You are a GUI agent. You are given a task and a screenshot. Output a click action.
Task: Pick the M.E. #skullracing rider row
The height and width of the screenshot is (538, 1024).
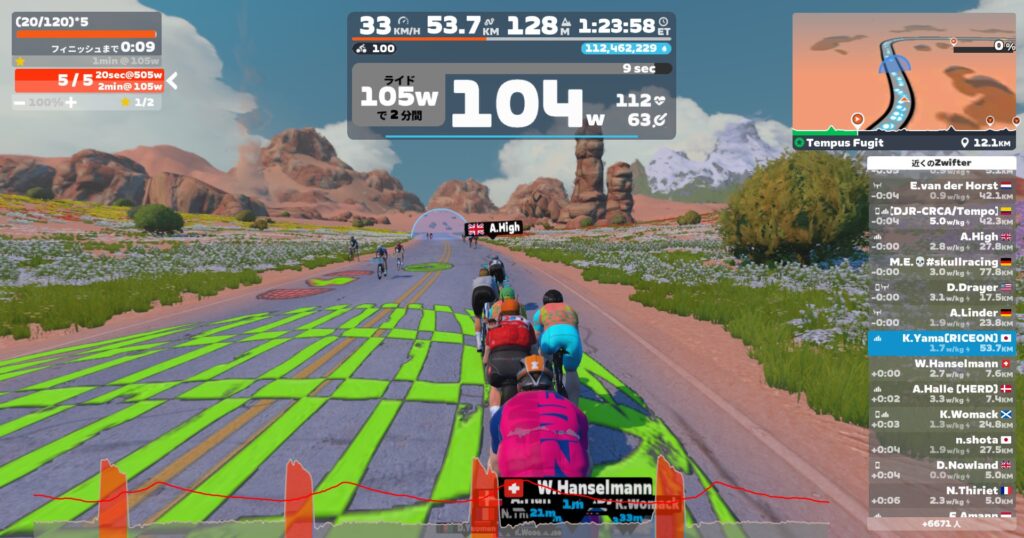point(941,267)
